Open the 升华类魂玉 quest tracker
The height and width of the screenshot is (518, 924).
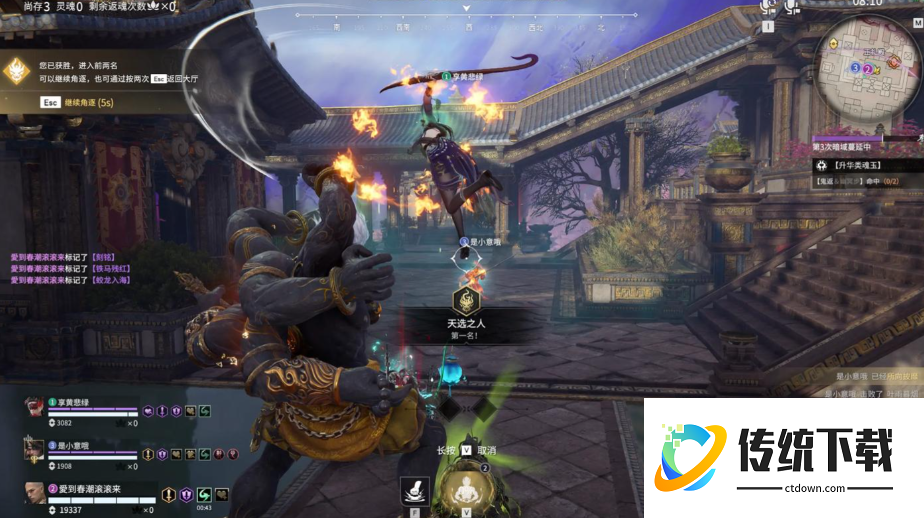pos(860,164)
